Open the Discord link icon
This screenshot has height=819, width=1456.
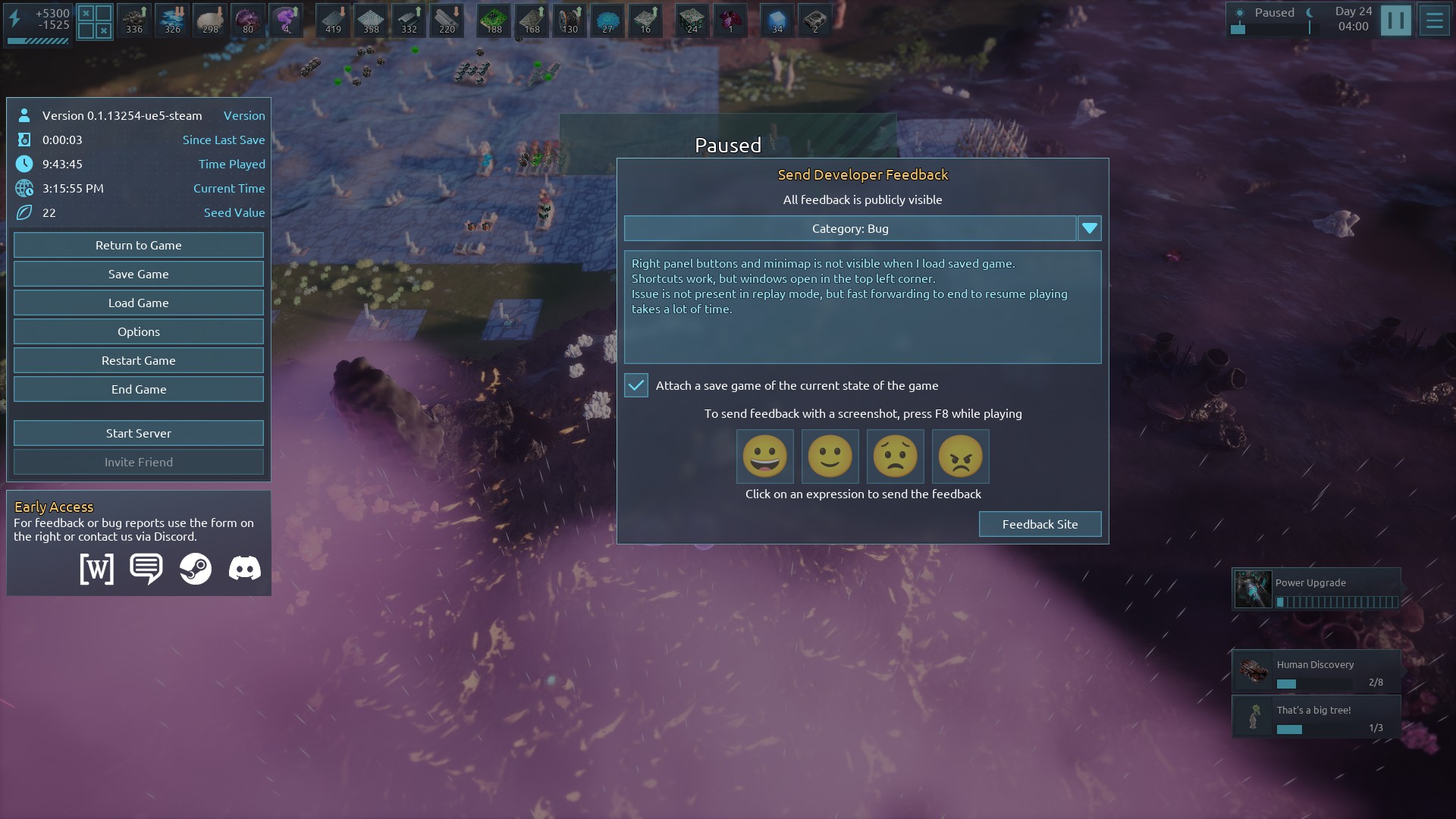[244, 568]
